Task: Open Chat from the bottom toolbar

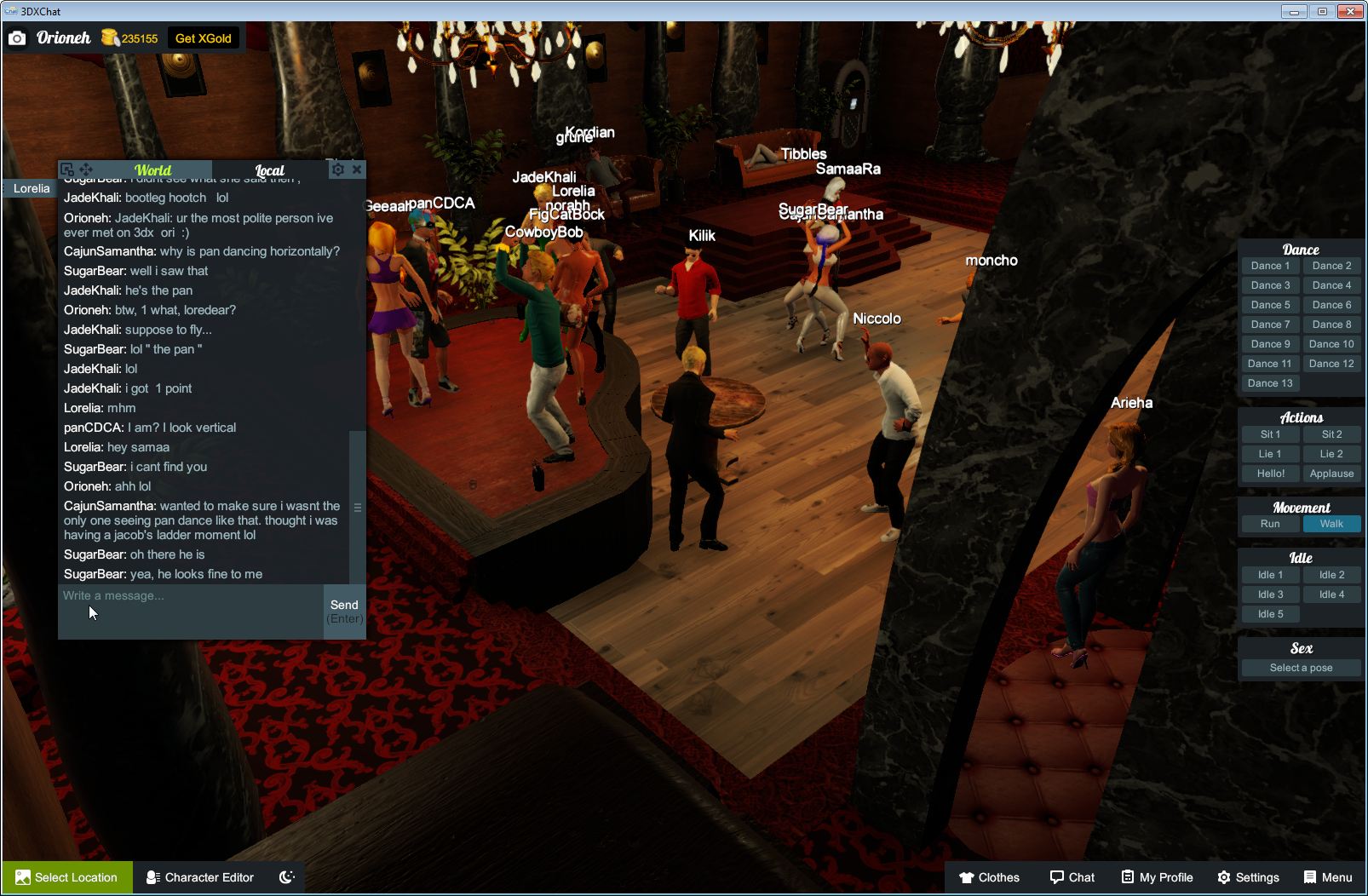Action: click(1072, 877)
